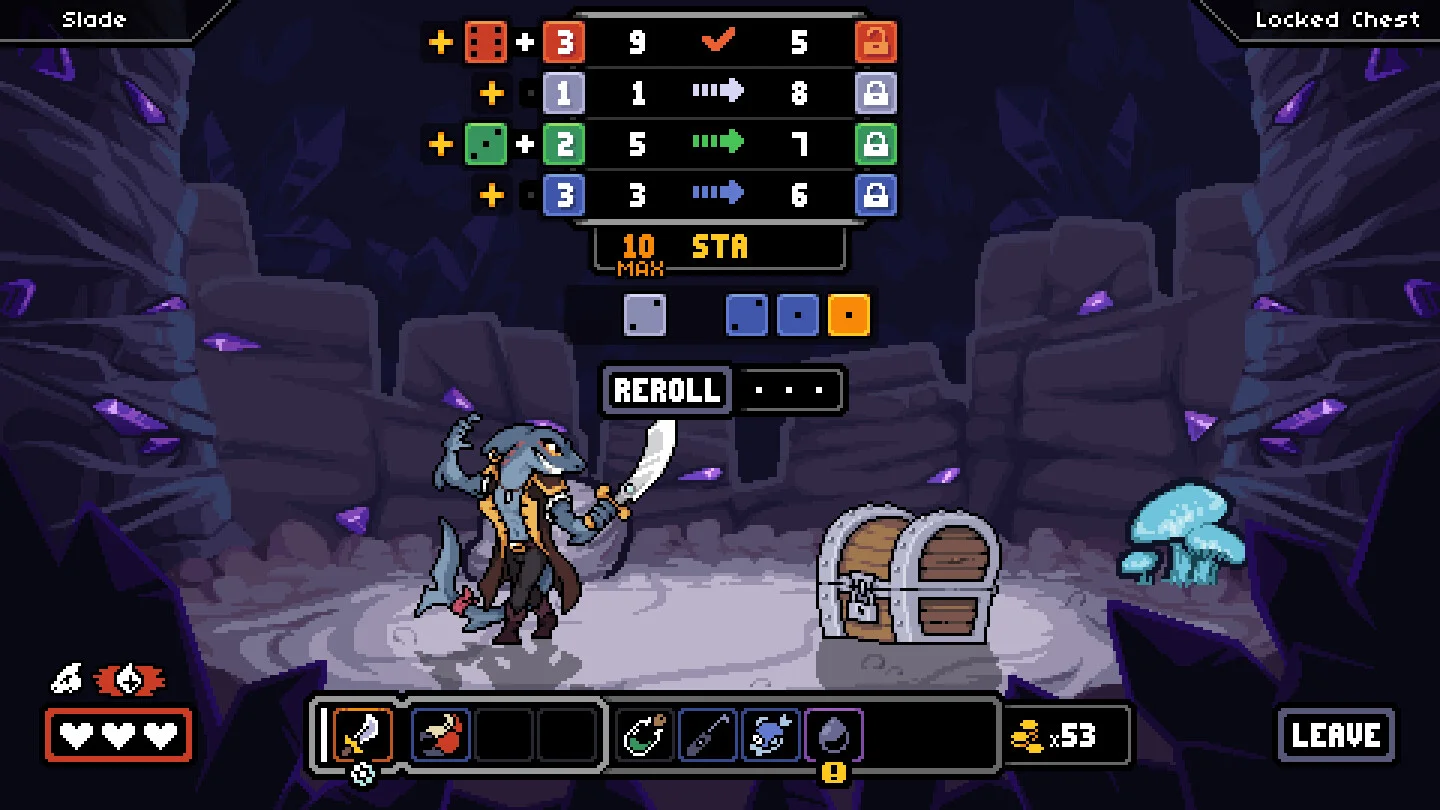Open the purple-bordered droplet item slot
The width and height of the screenshot is (1440, 810).
(x=834, y=735)
